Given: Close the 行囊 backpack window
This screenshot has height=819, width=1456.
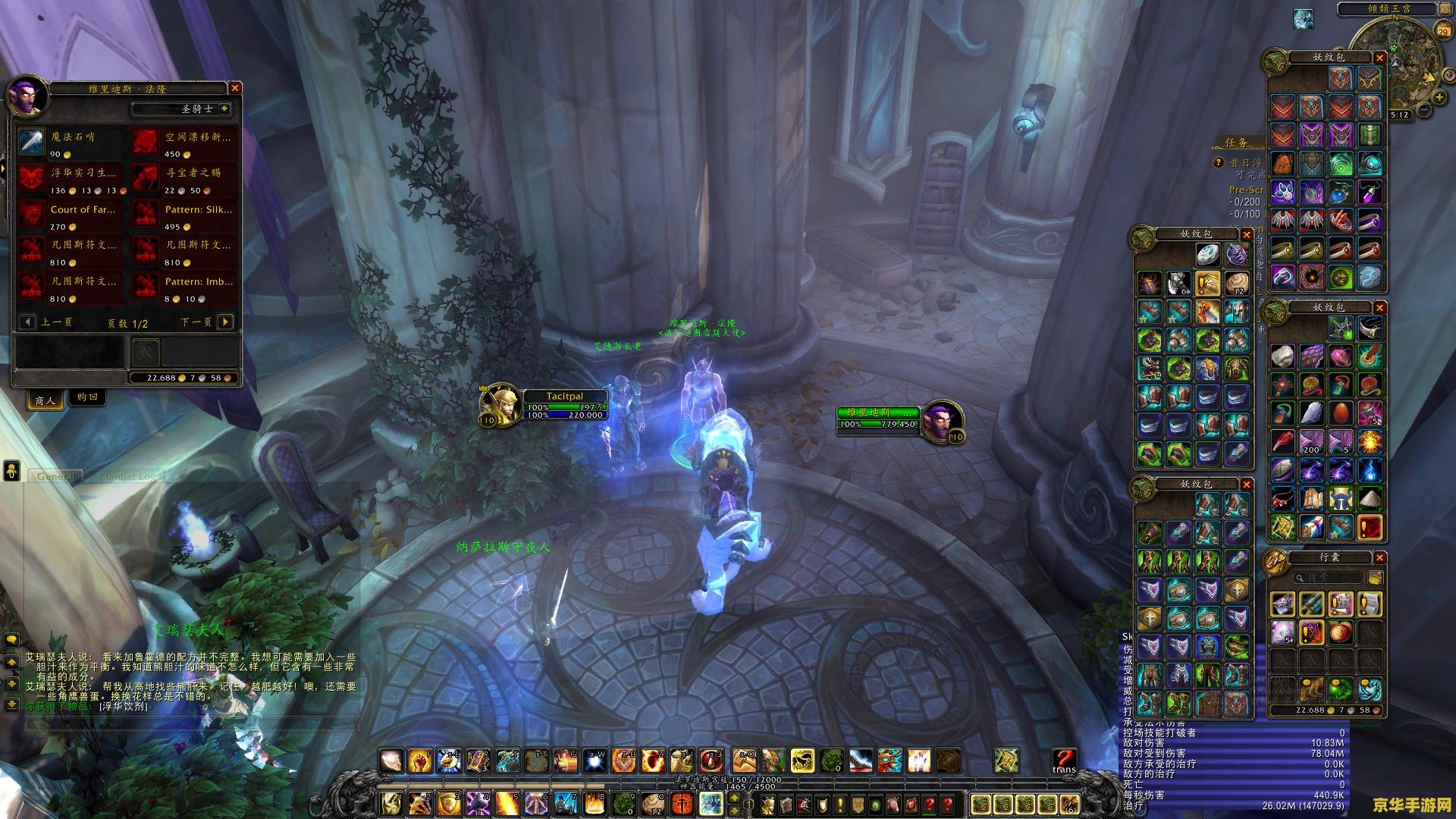Looking at the screenshot, I should (1380, 557).
